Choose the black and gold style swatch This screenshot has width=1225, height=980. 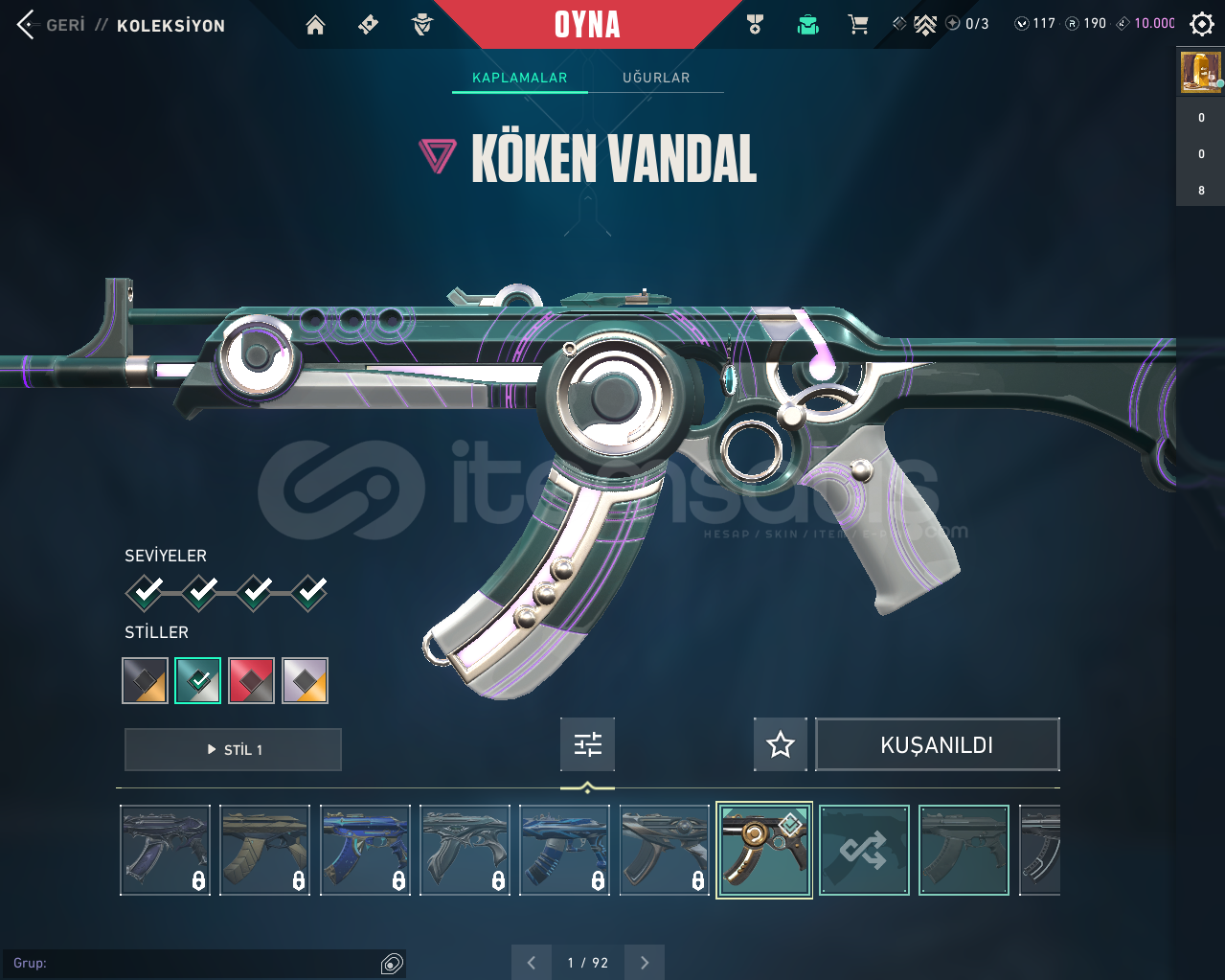(x=146, y=680)
